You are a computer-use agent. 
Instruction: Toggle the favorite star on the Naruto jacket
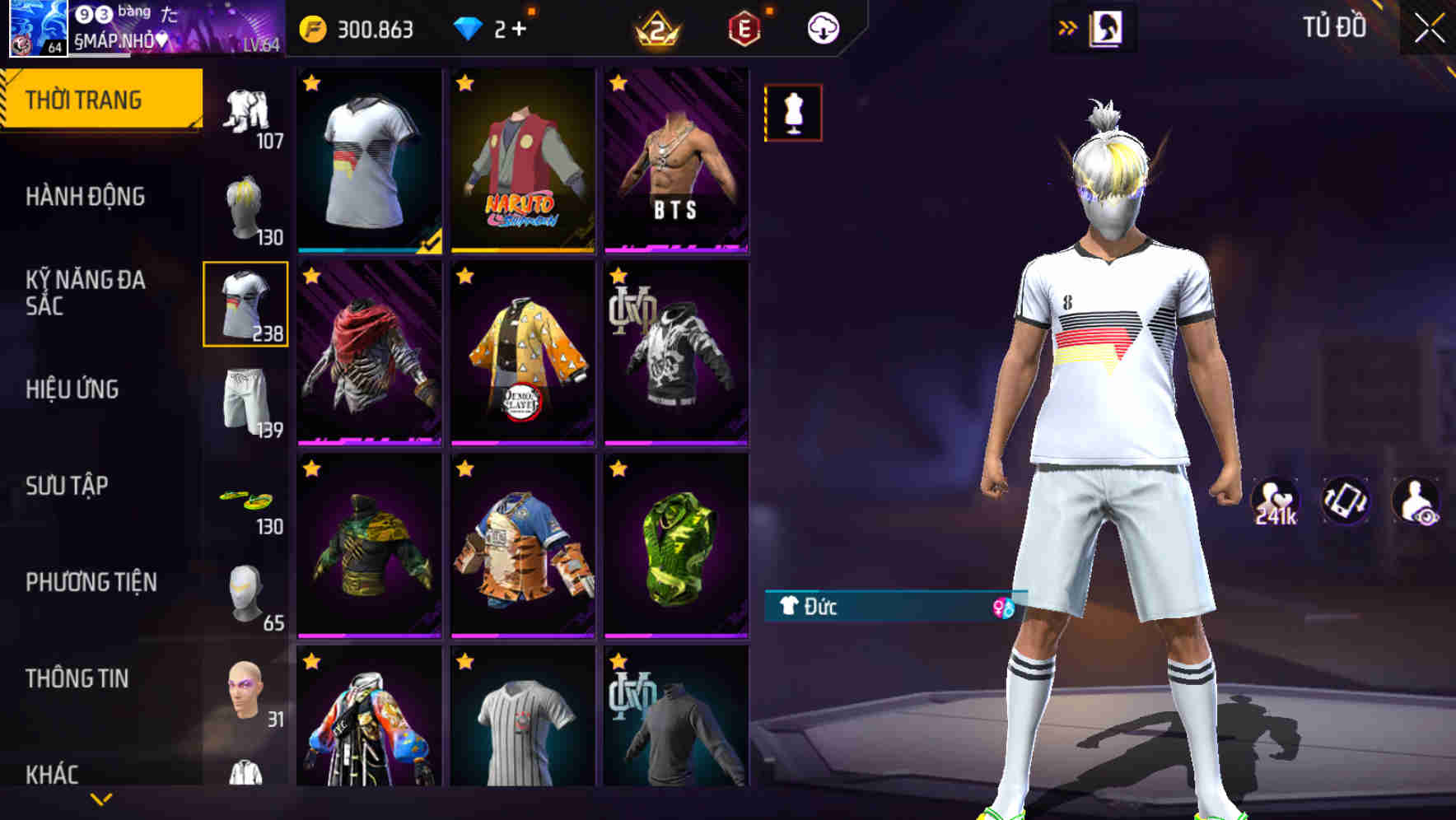(467, 82)
